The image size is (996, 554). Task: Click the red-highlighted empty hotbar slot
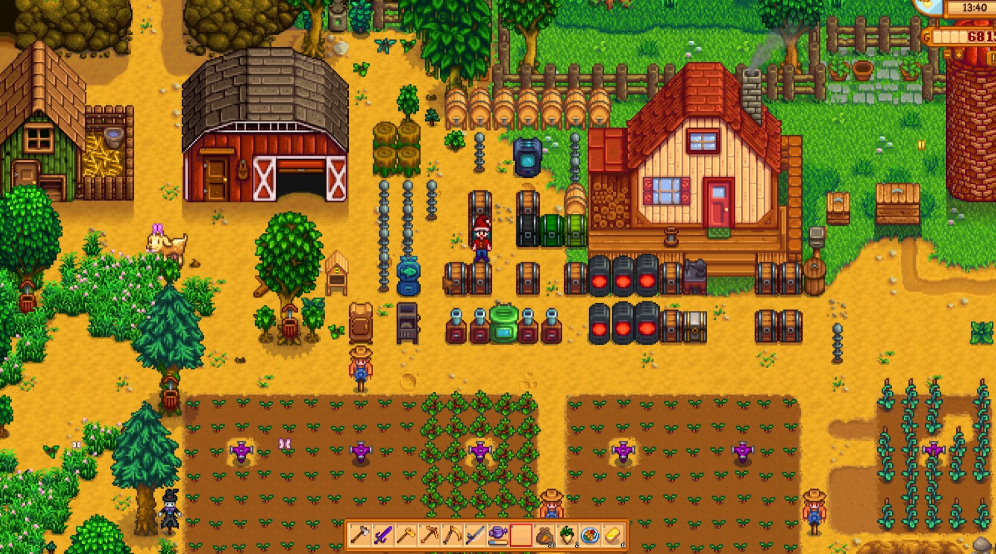click(x=521, y=536)
